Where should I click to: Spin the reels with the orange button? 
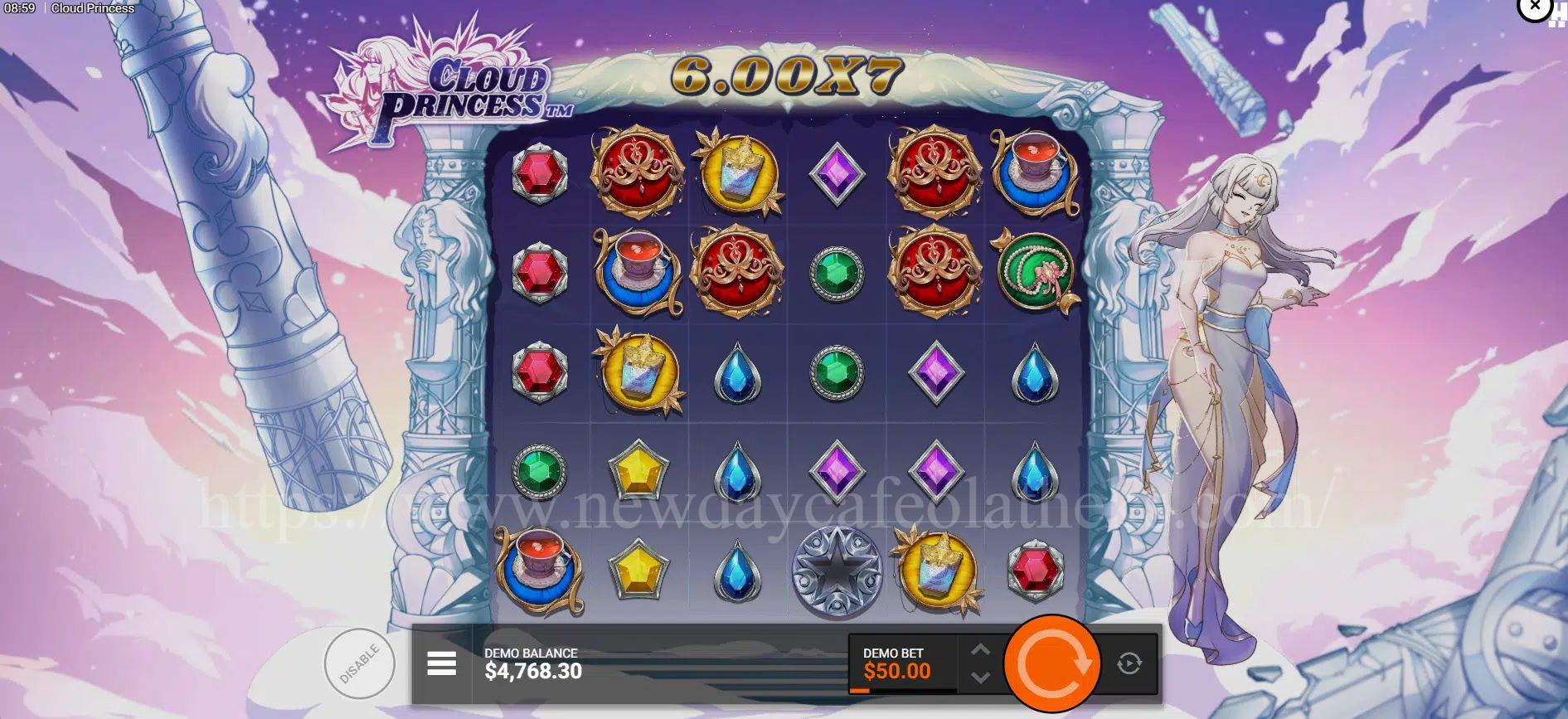tap(1051, 663)
